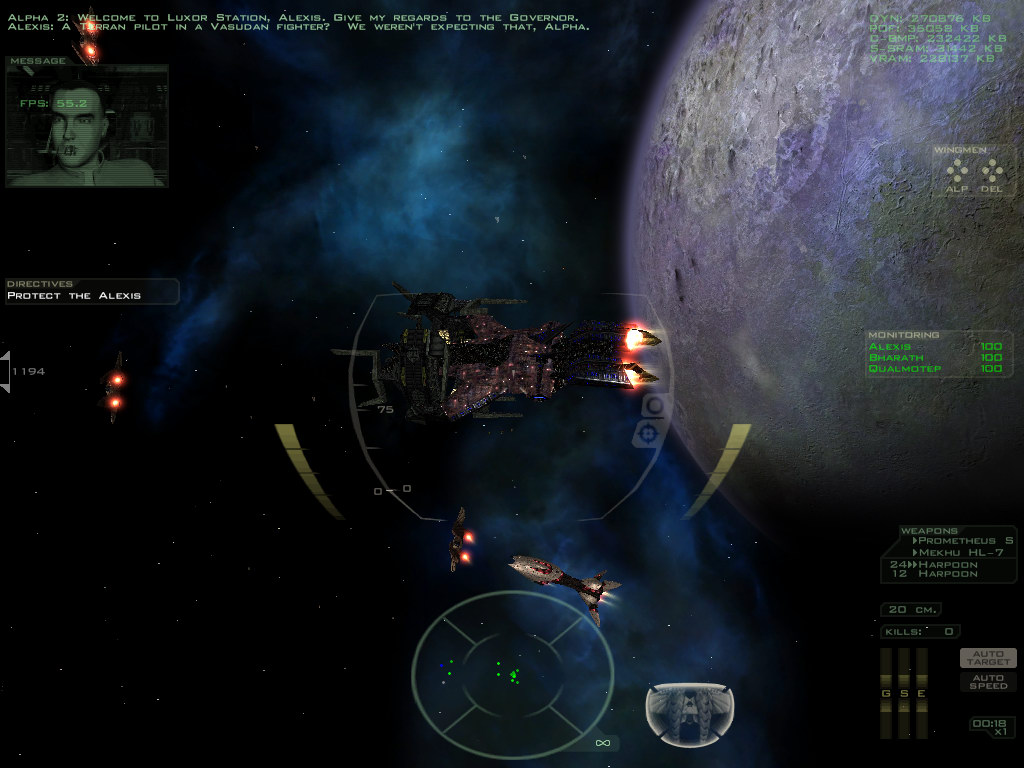Adjust the S energy gauge
This screenshot has height=768, width=1024.
click(x=903, y=692)
